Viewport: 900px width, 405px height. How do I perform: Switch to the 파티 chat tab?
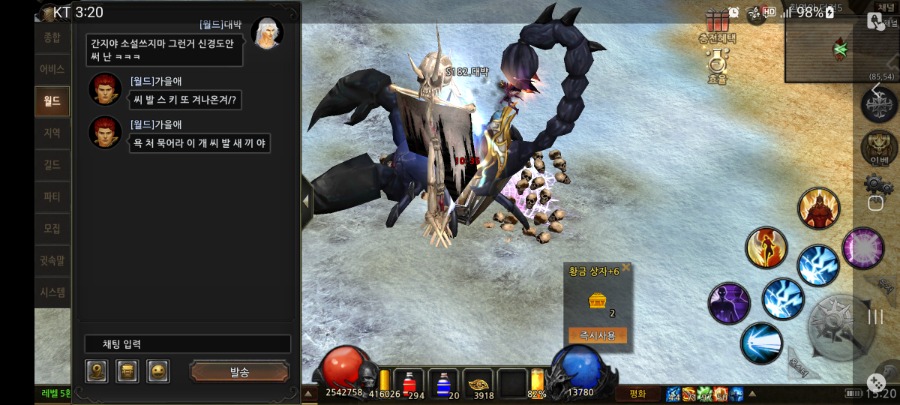pos(52,197)
